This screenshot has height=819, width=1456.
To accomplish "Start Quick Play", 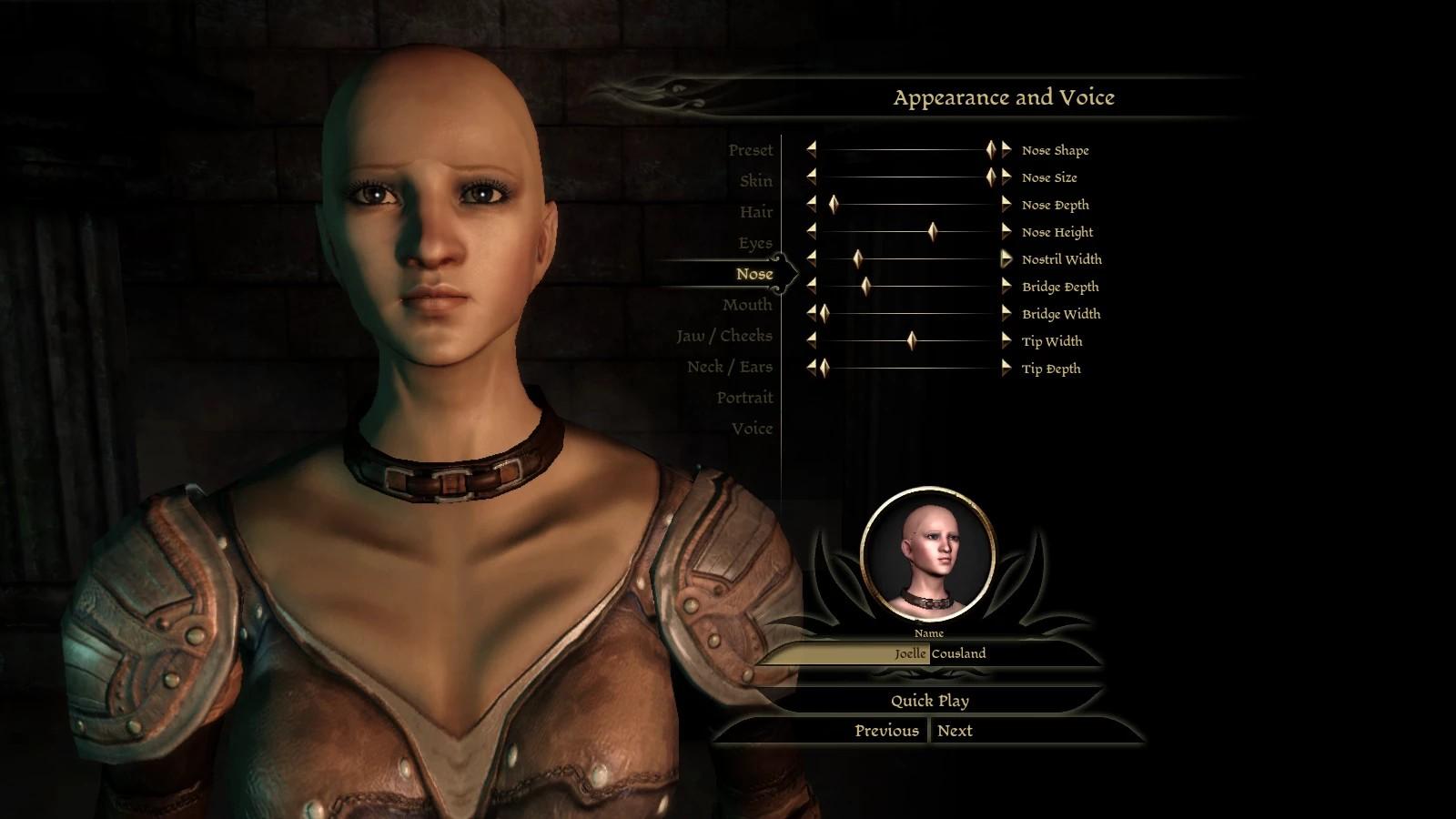I will (x=929, y=701).
